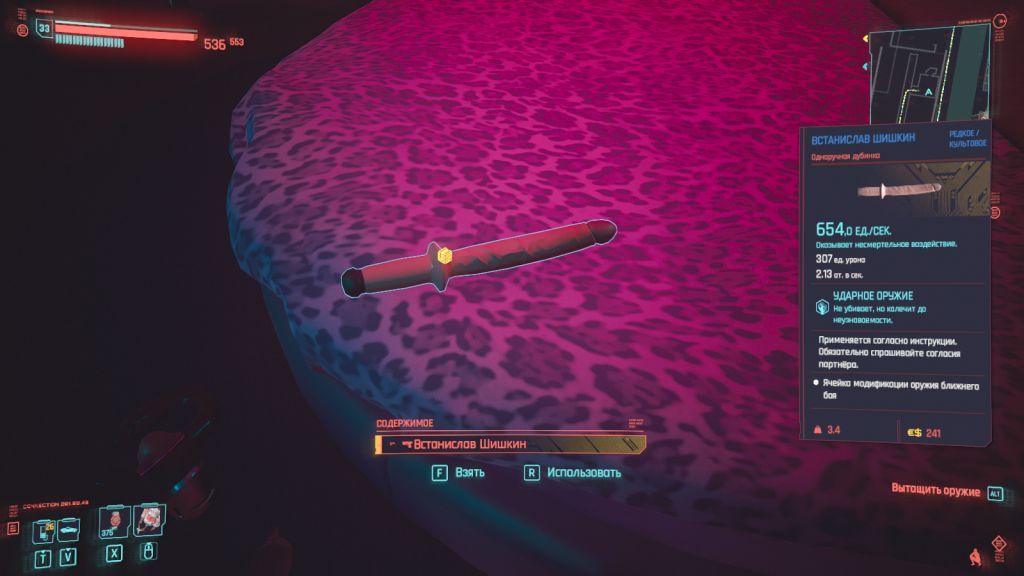1024x576 pixels.
Task: Click the yellow loot marker on item
Action: 446,257
